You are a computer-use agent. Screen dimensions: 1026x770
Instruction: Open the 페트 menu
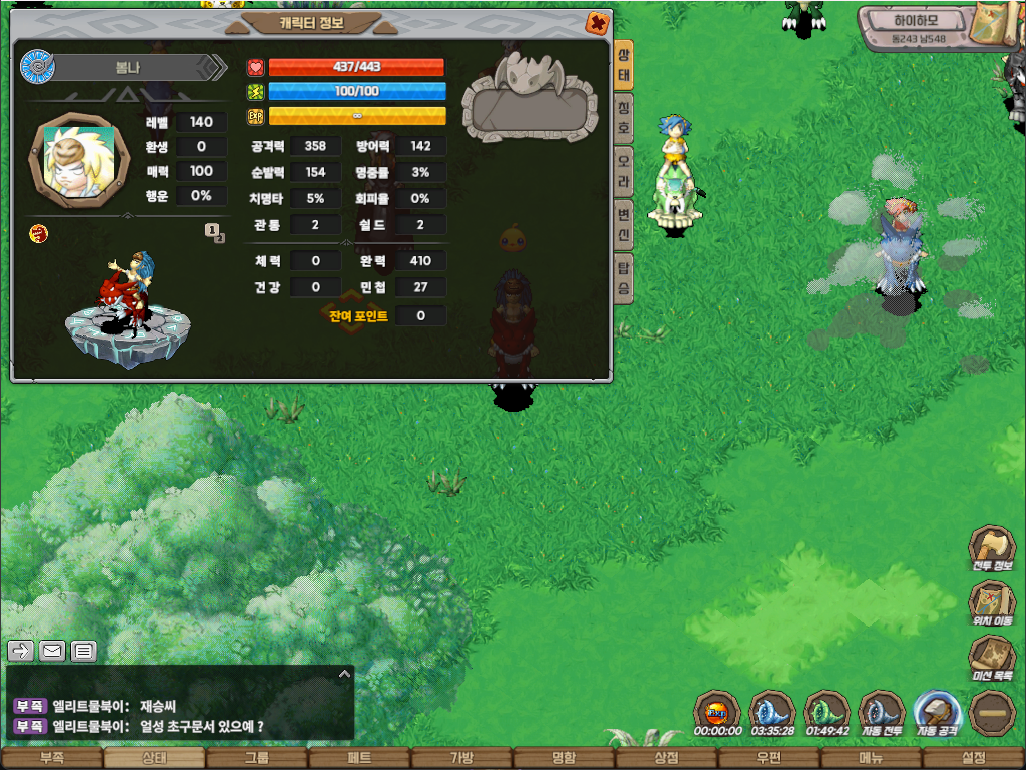click(359, 758)
